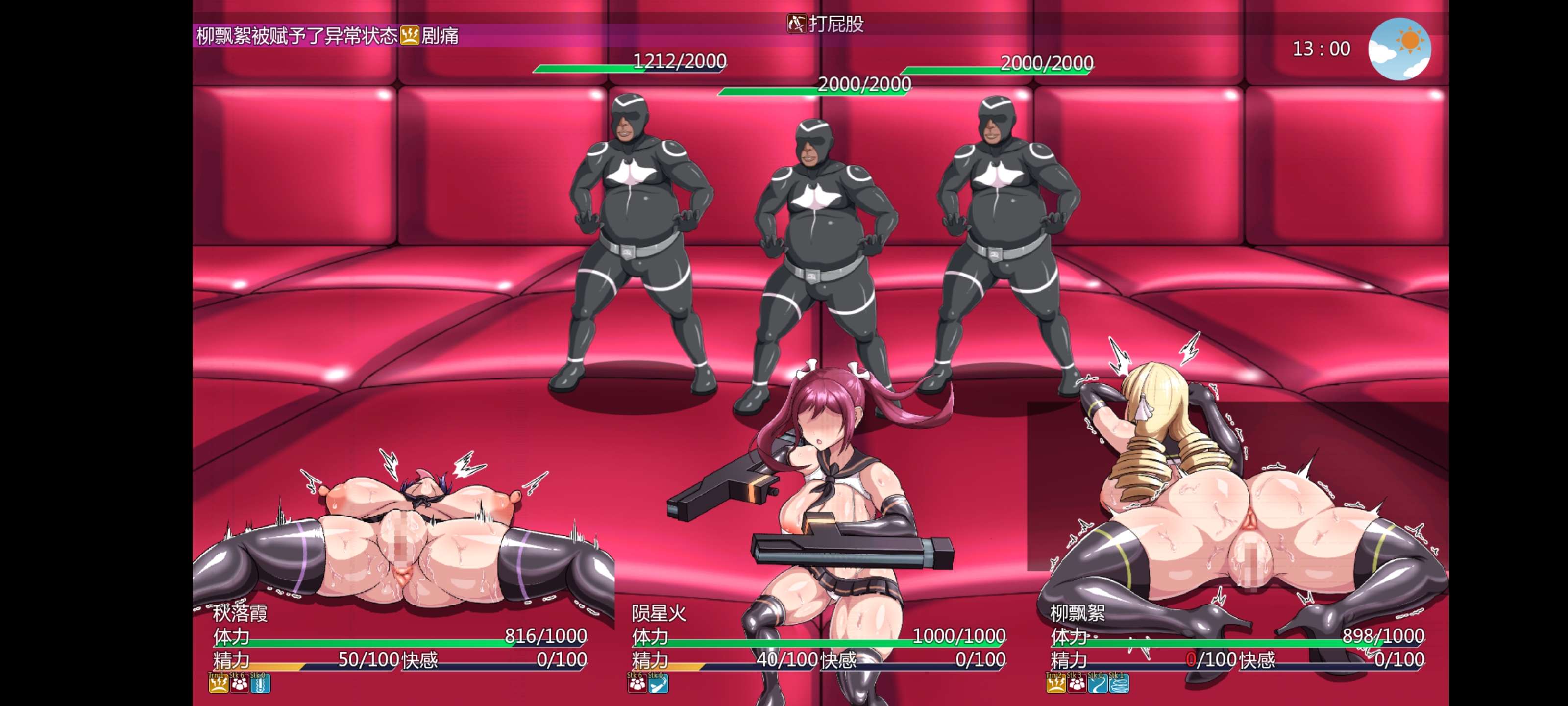
Task: Inspect 陨星火's white group status icon
Action: [x=637, y=684]
